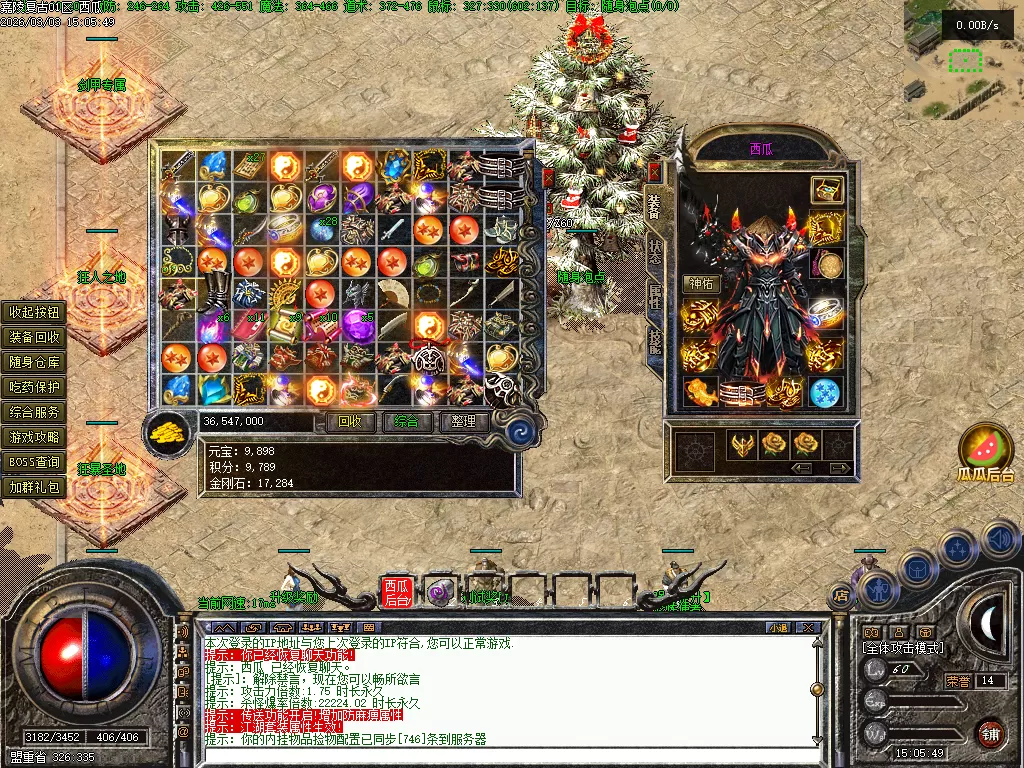Open the BOSS查询 boss lookup menu

pos(35,463)
